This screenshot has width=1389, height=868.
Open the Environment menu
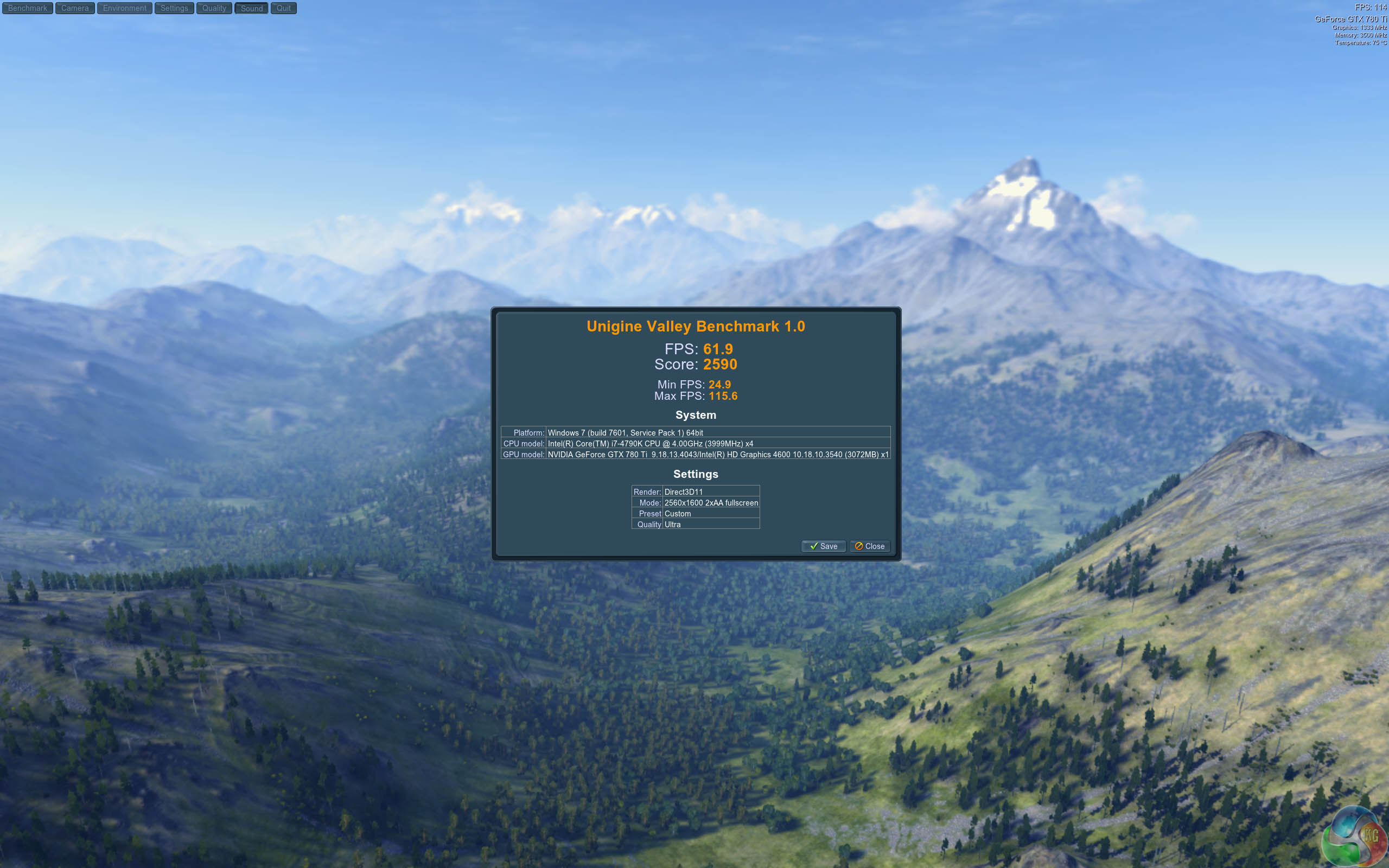(x=125, y=8)
